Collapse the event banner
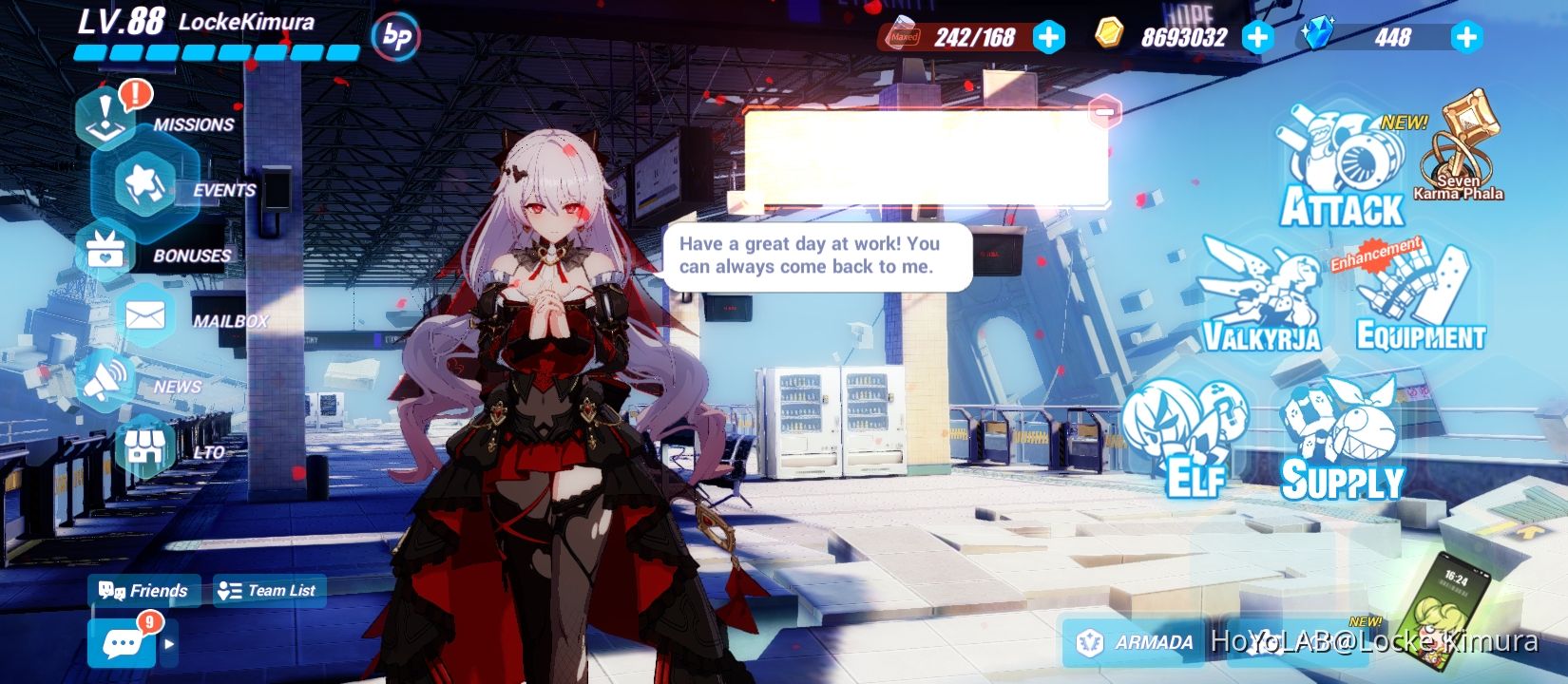Viewport: 1568px width, 684px height. [1104, 113]
